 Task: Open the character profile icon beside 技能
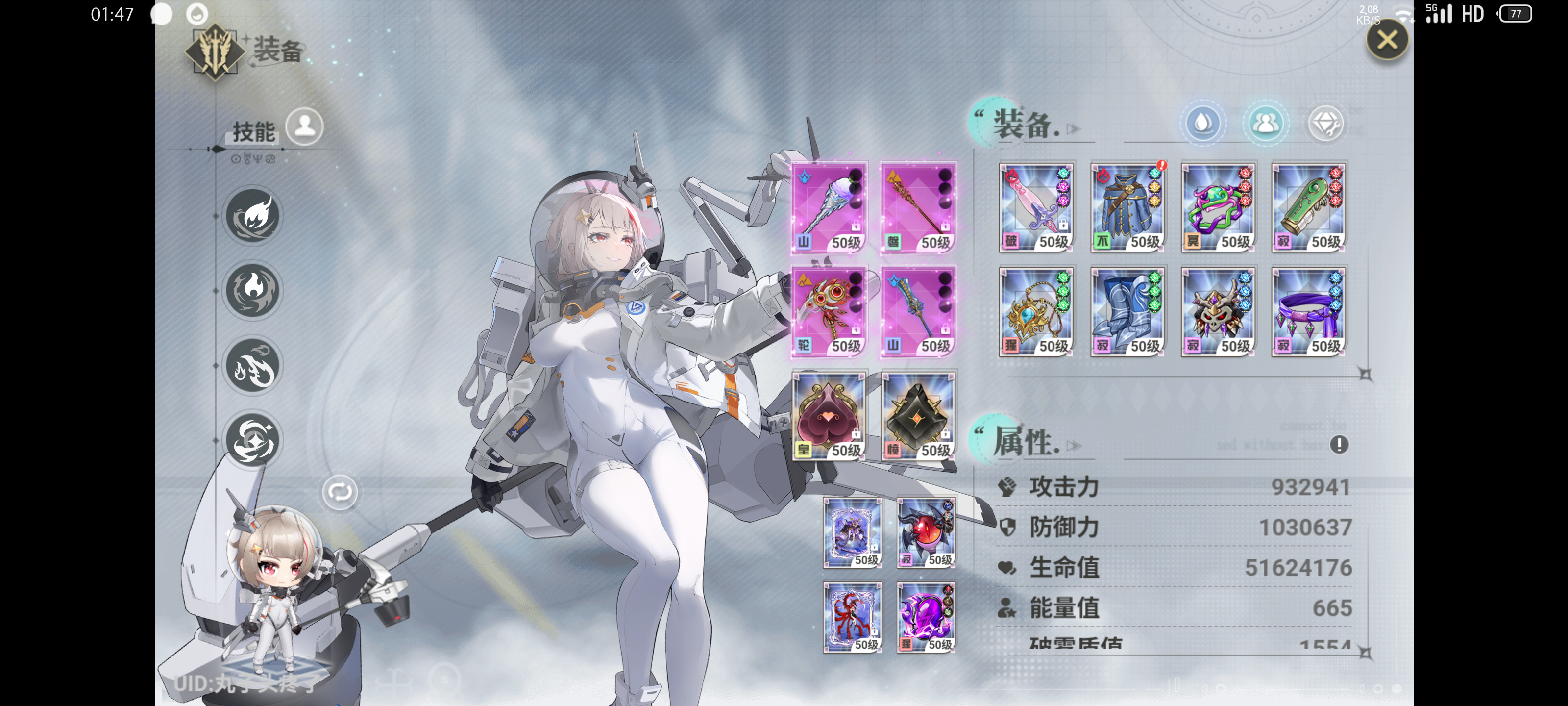click(x=304, y=125)
